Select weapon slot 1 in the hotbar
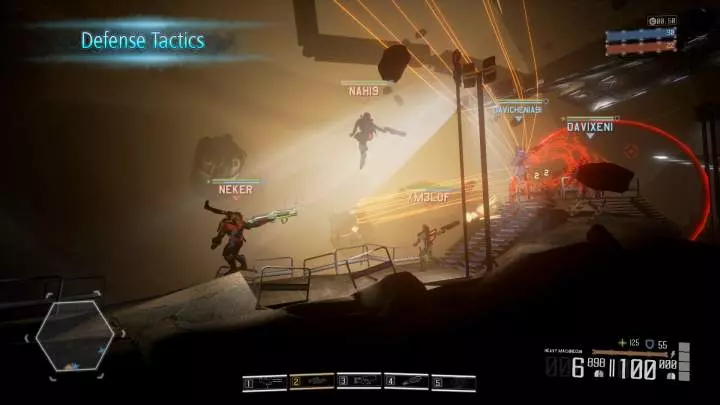 click(x=265, y=382)
